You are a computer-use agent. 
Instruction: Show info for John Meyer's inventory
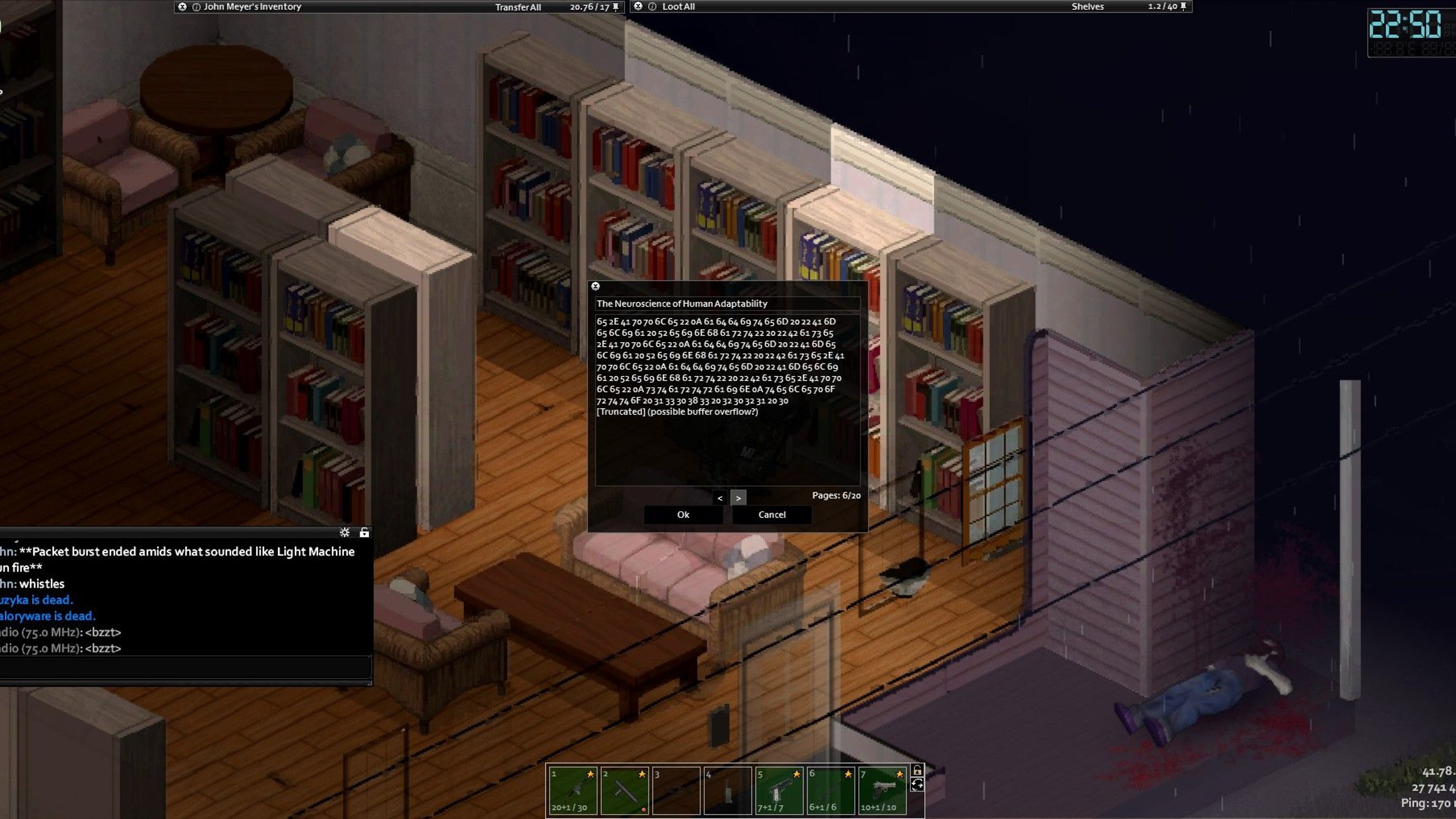click(x=196, y=7)
